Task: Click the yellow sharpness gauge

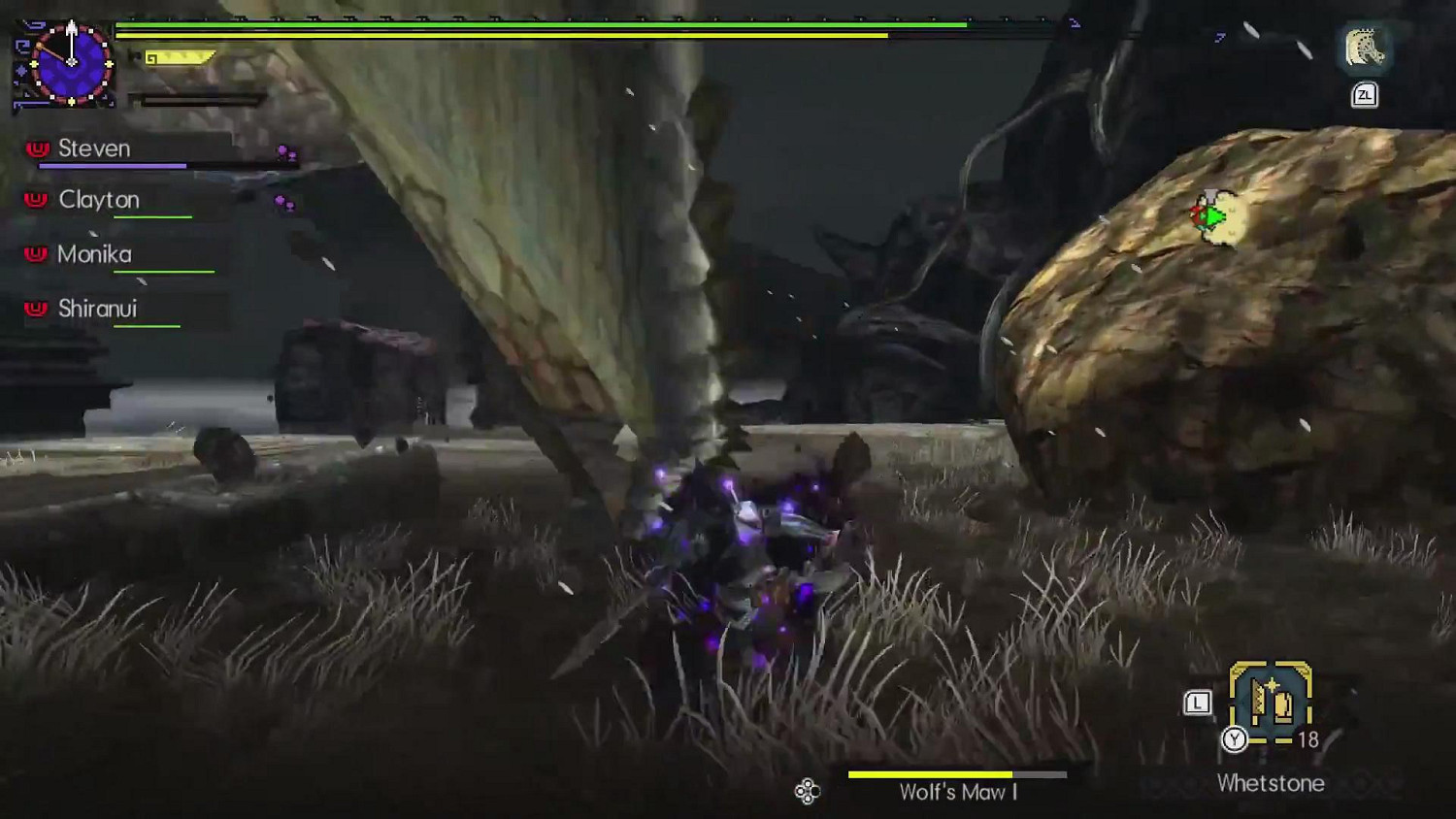Action: pos(178,56)
